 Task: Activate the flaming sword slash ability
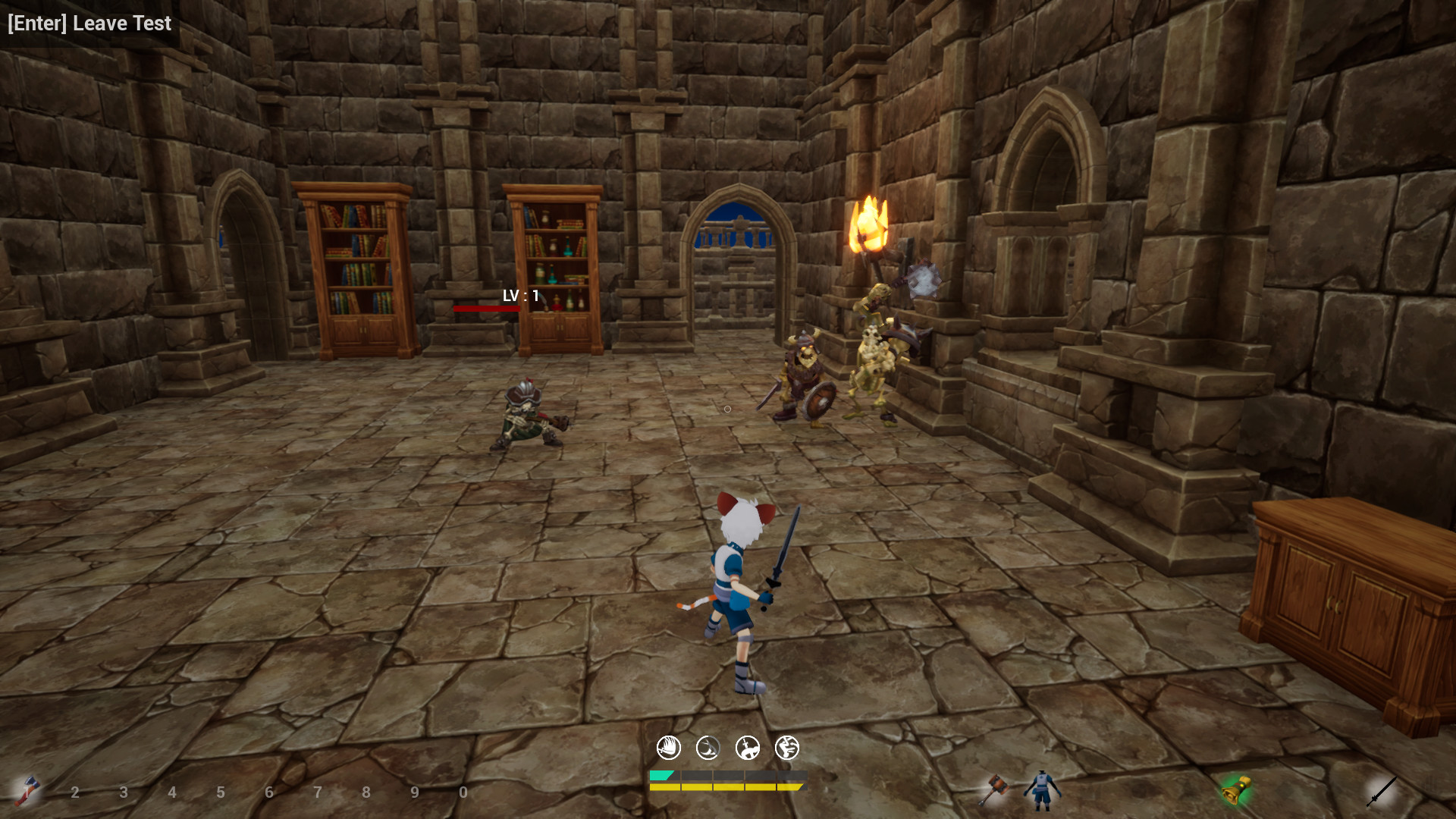668,748
